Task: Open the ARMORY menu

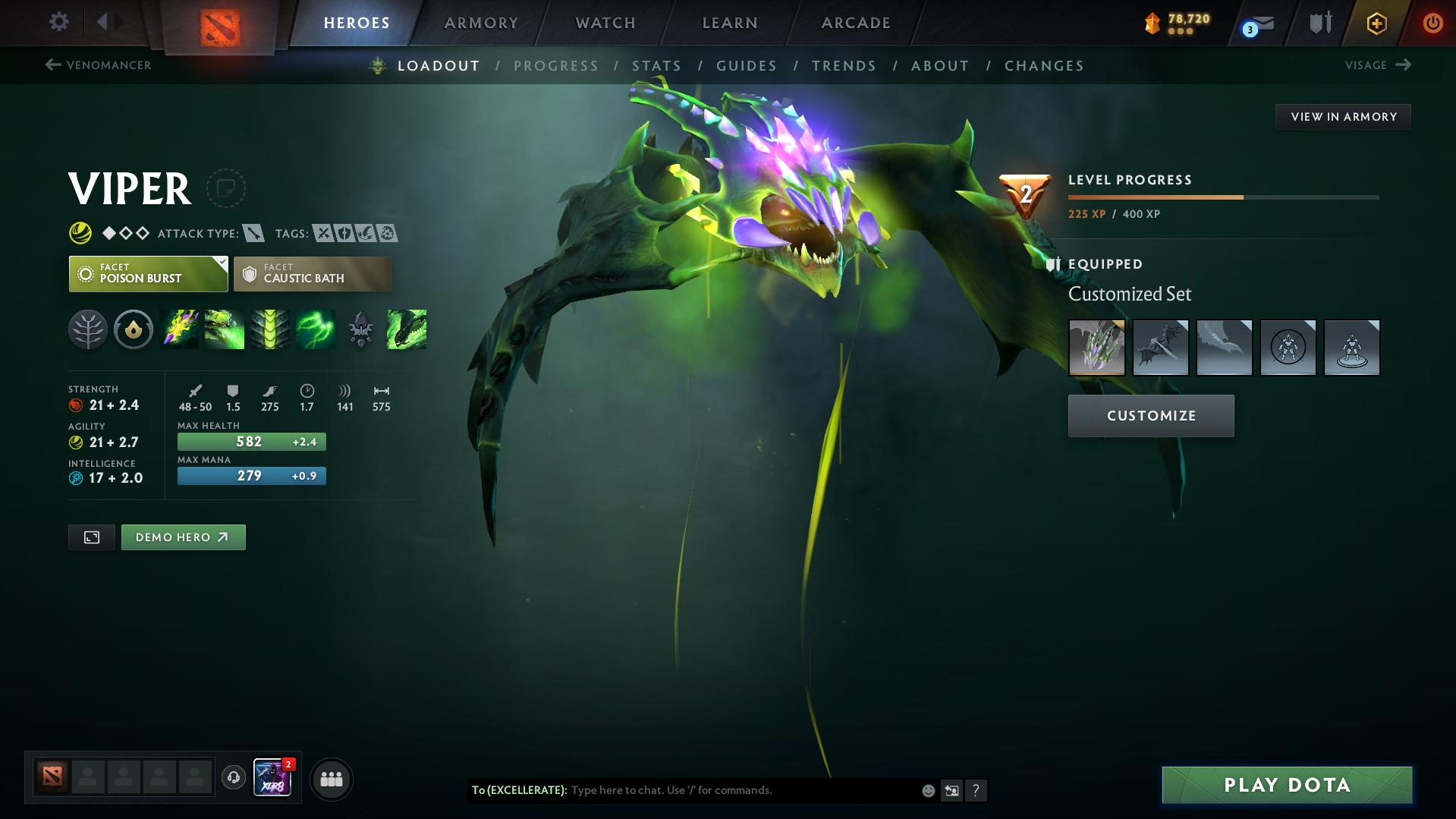Action: click(x=481, y=23)
